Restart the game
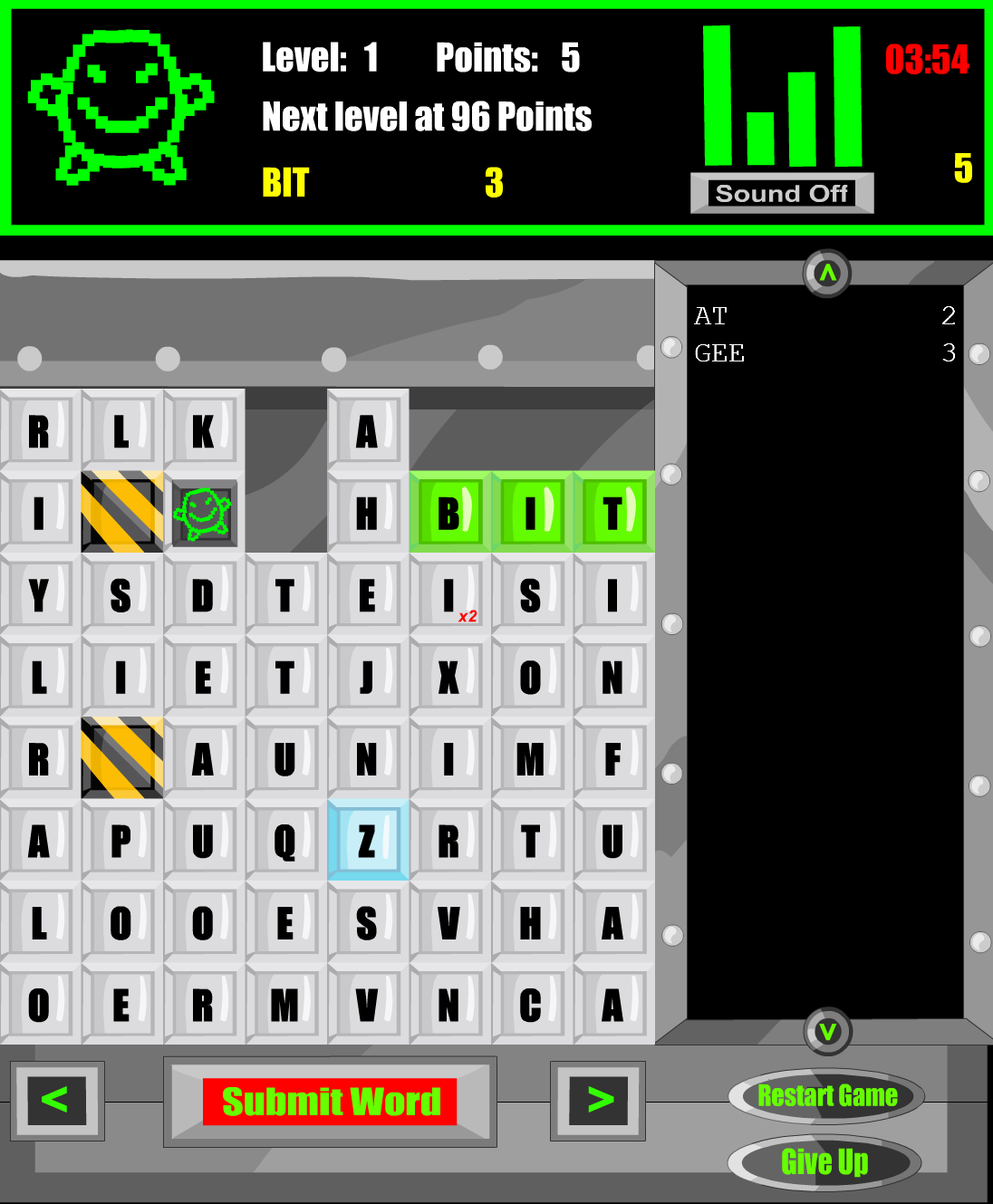 pos(826,1096)
